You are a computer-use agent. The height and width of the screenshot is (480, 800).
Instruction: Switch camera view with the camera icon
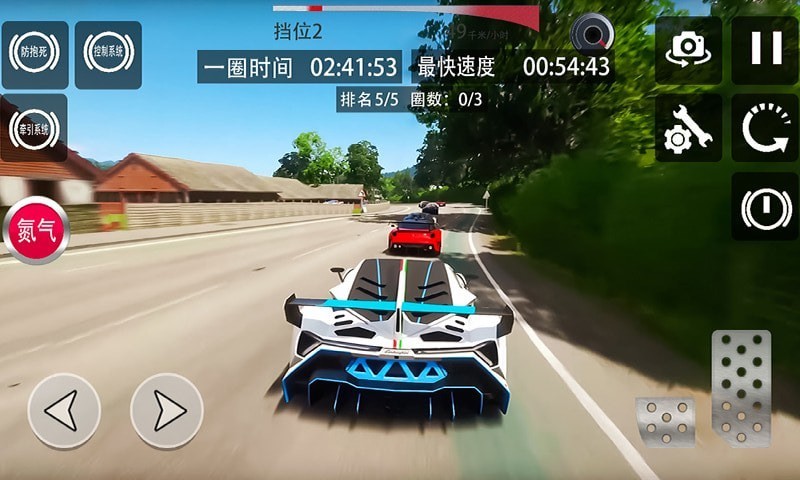[689, 49]
